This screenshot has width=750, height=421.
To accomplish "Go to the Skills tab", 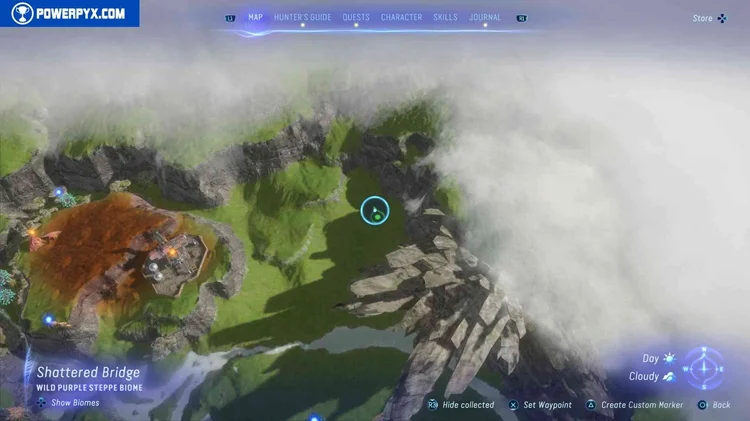I will click(445, 17).
